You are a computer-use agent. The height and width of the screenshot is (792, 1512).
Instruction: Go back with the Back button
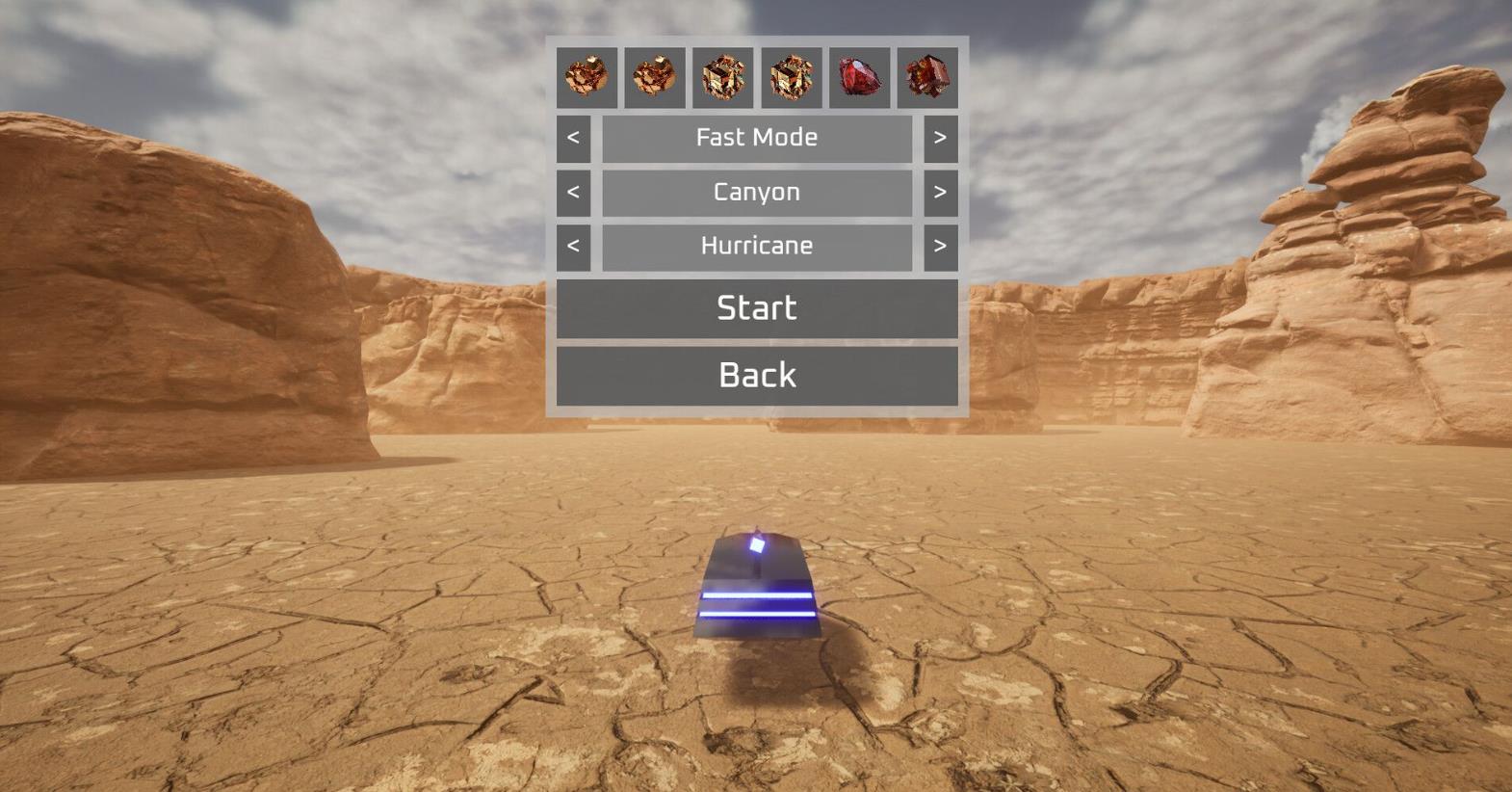pos(757,376)
